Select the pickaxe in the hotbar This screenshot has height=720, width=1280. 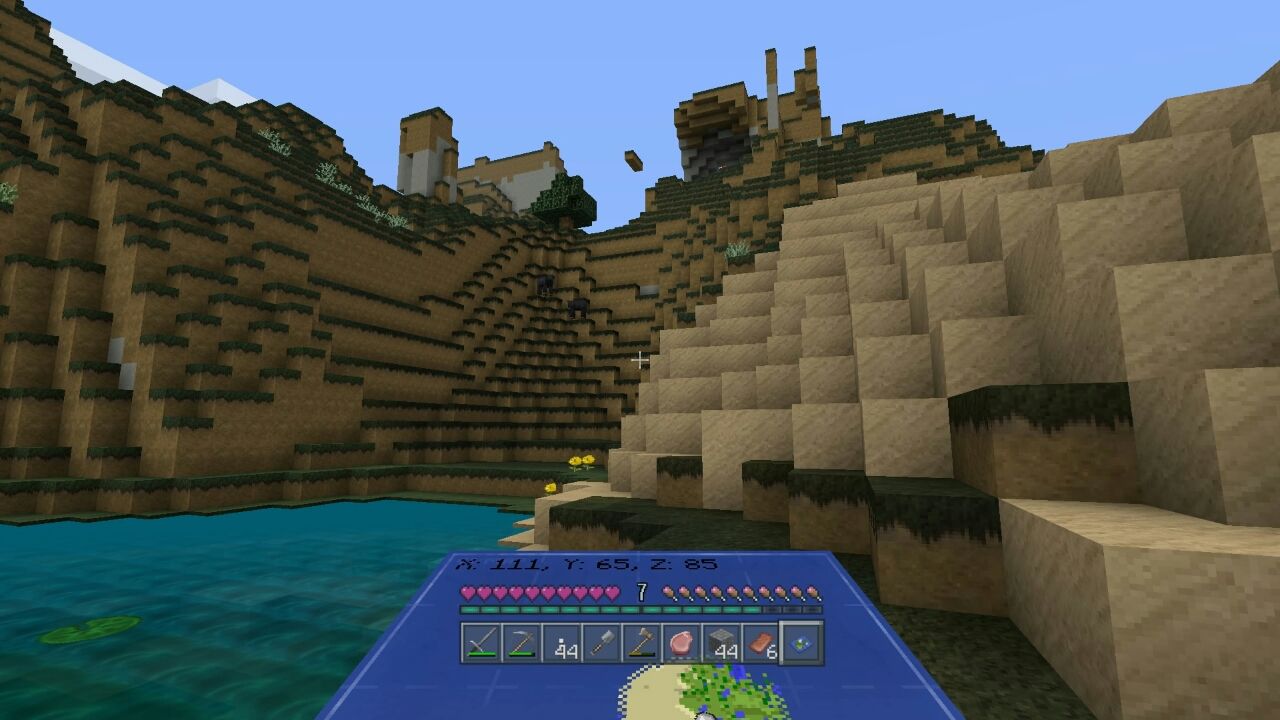tap(520, 643)
